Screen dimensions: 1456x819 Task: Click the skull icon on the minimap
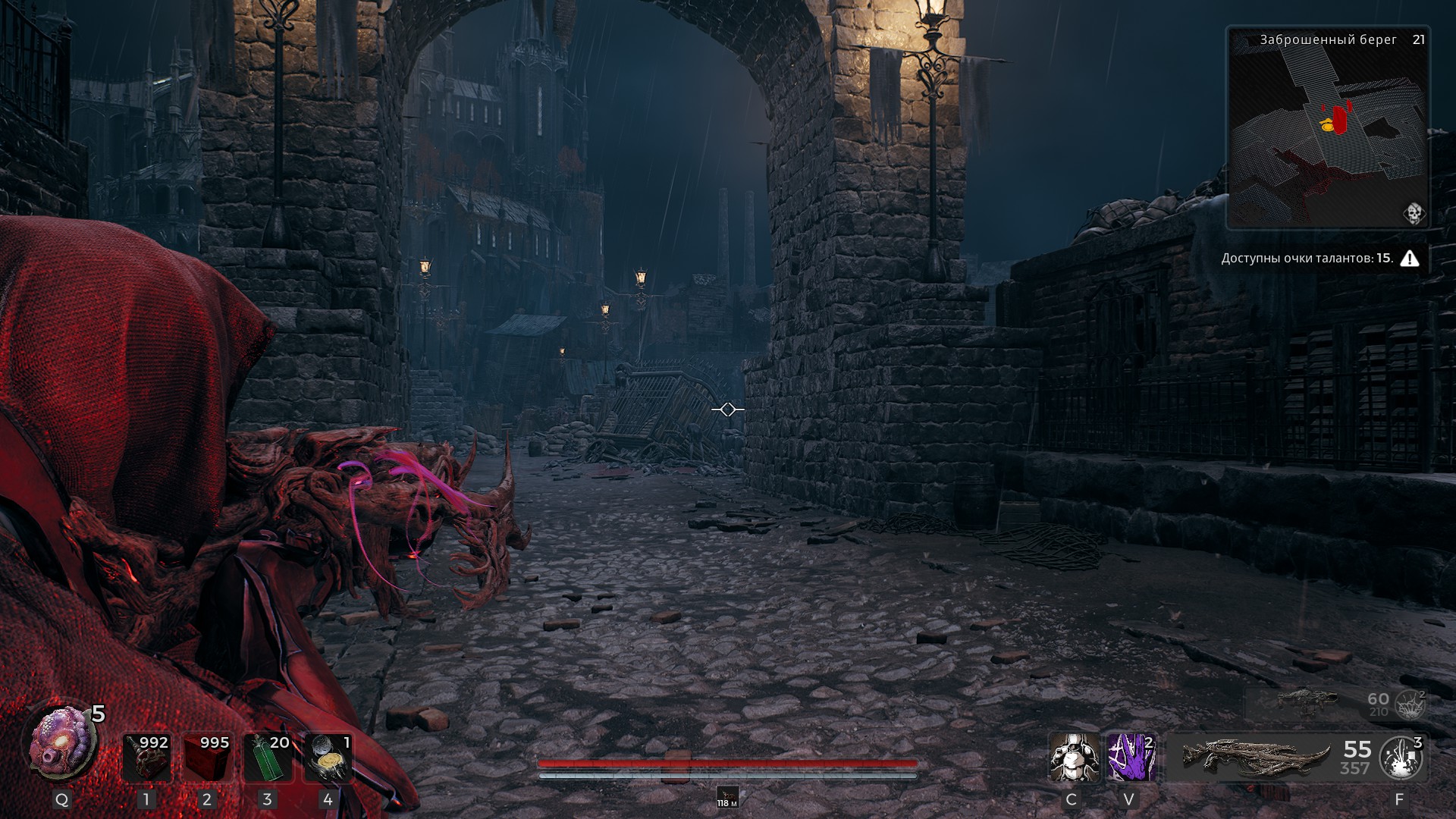[x=1414, y=214]
